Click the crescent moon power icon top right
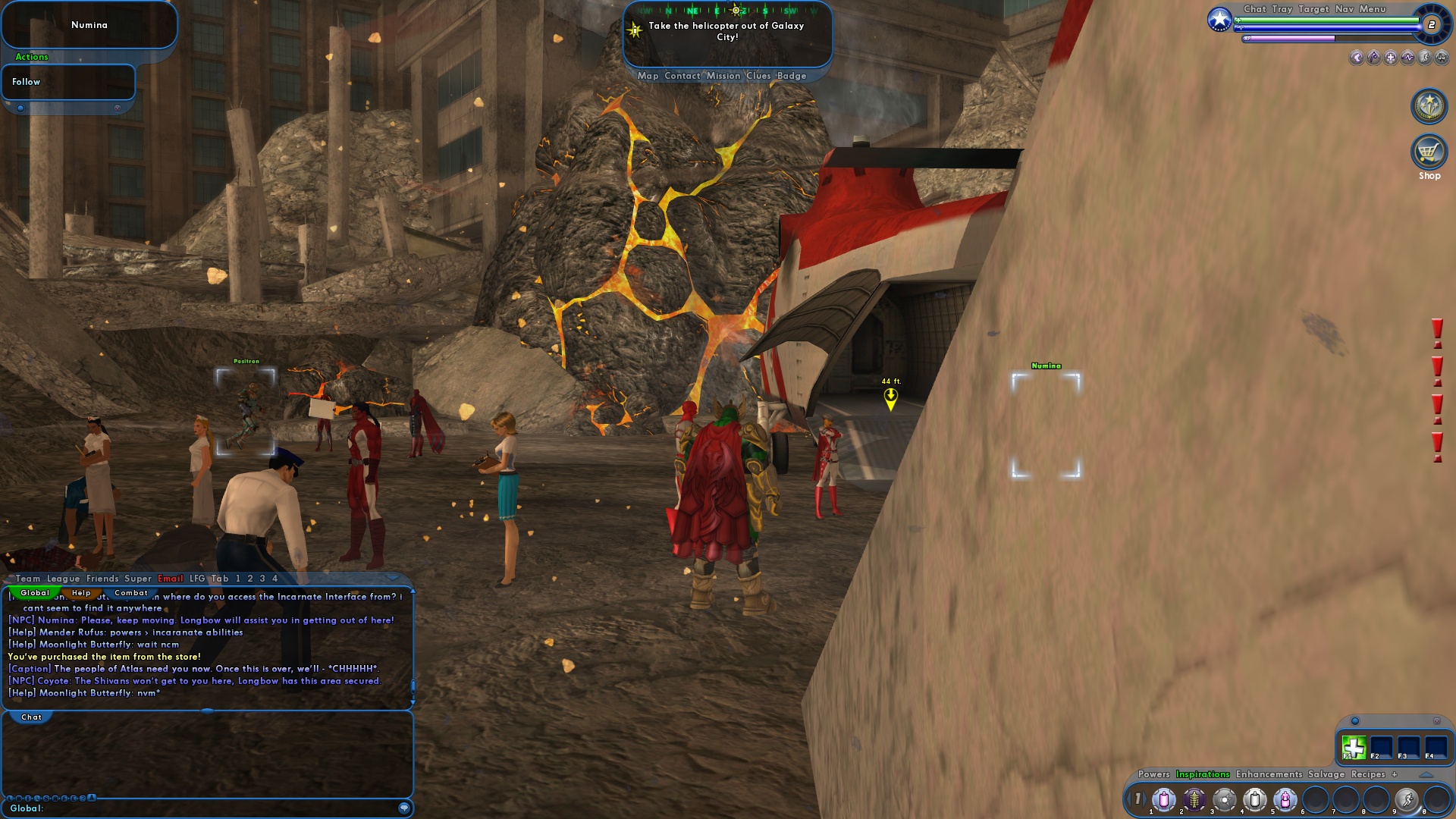 pyautogui.click(x=1357, y=58)
